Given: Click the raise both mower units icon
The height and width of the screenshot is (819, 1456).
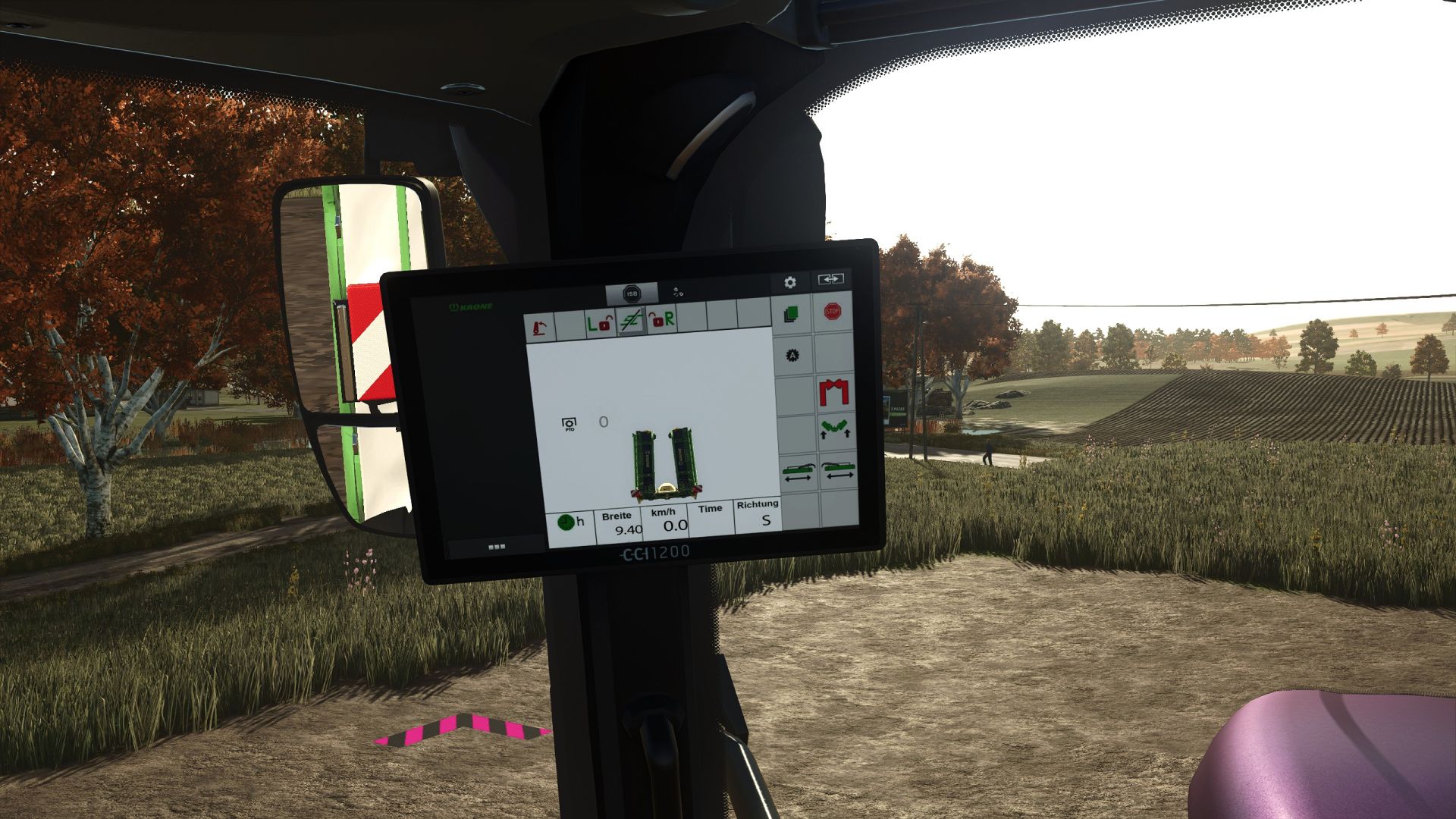Looking at the screenshot, I should pos(835,428).
